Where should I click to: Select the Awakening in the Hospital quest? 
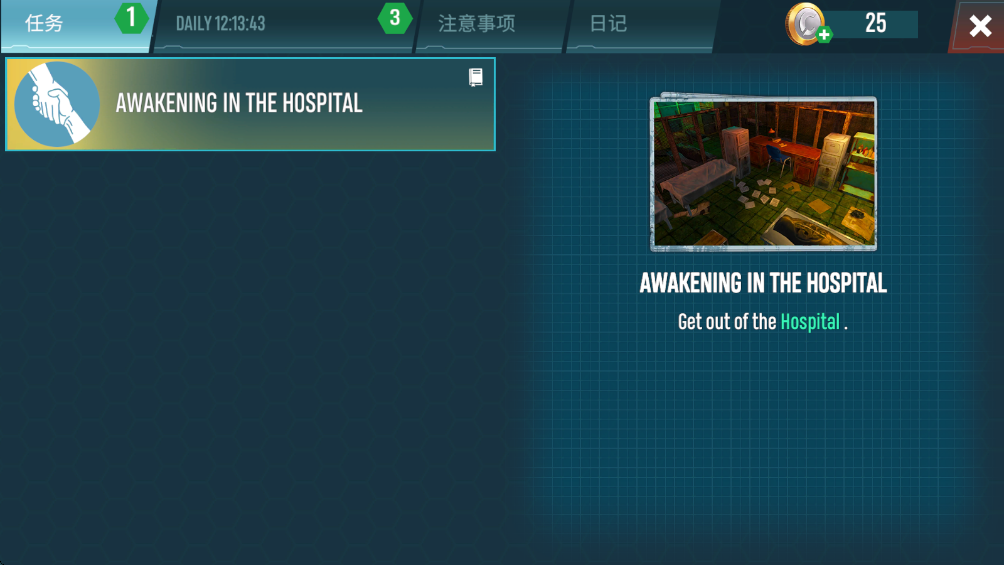click(x=250, y=104)
